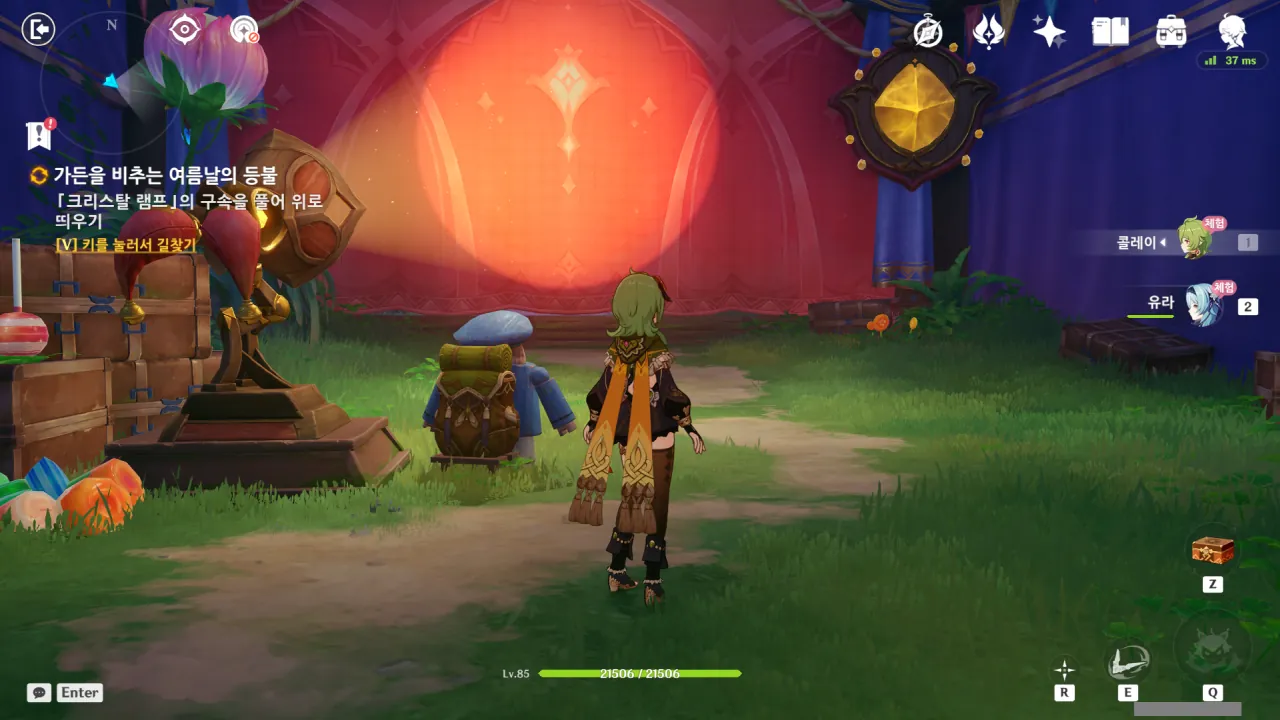Open the quest bookmark with red alert
1280x720 pixels.
(x=39, y=134)
